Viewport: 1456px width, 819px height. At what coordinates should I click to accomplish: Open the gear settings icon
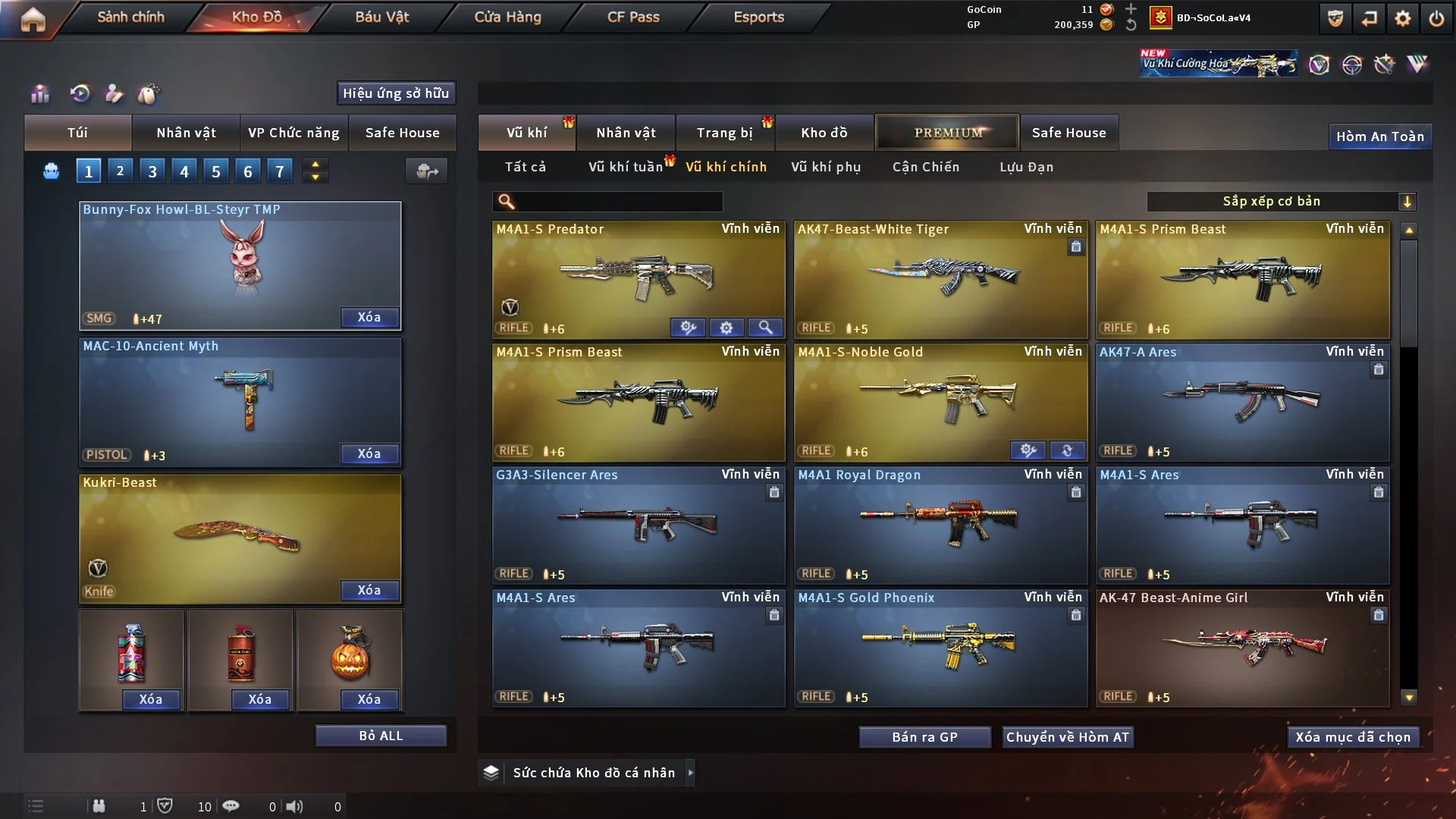coord(1403,18)
